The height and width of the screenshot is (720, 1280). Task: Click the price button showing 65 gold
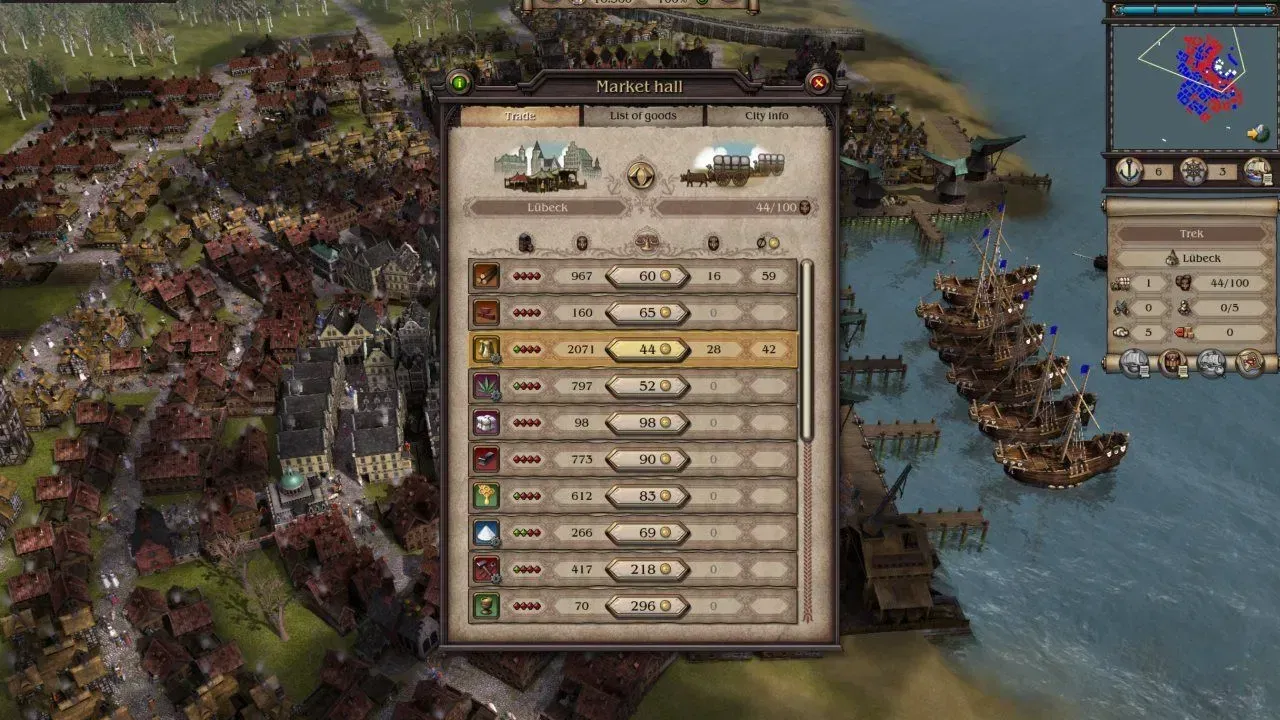click(x=647, y=313)
